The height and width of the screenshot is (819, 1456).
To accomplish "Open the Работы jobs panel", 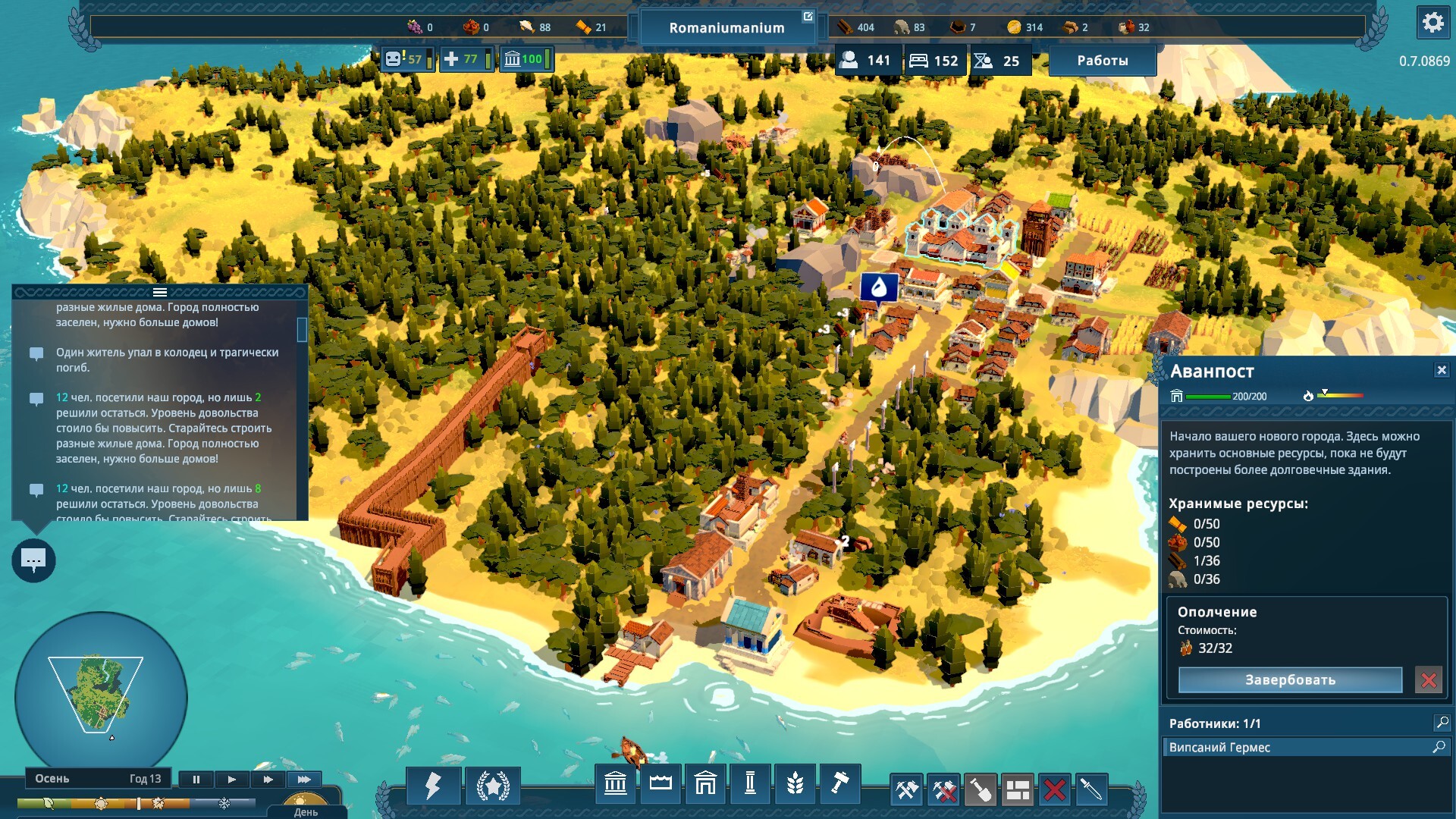I will pos(1102,61).
